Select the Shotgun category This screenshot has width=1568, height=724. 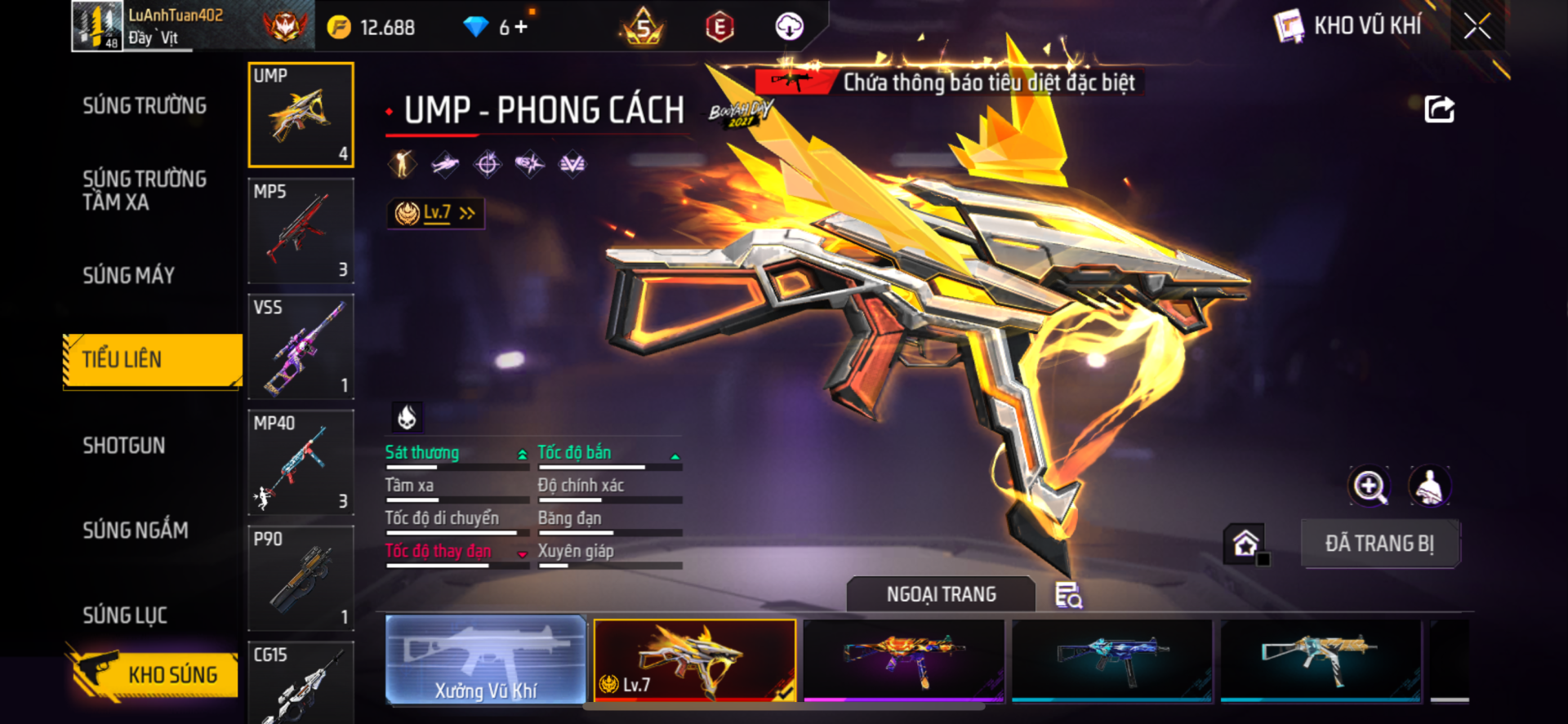pos(124,446)
